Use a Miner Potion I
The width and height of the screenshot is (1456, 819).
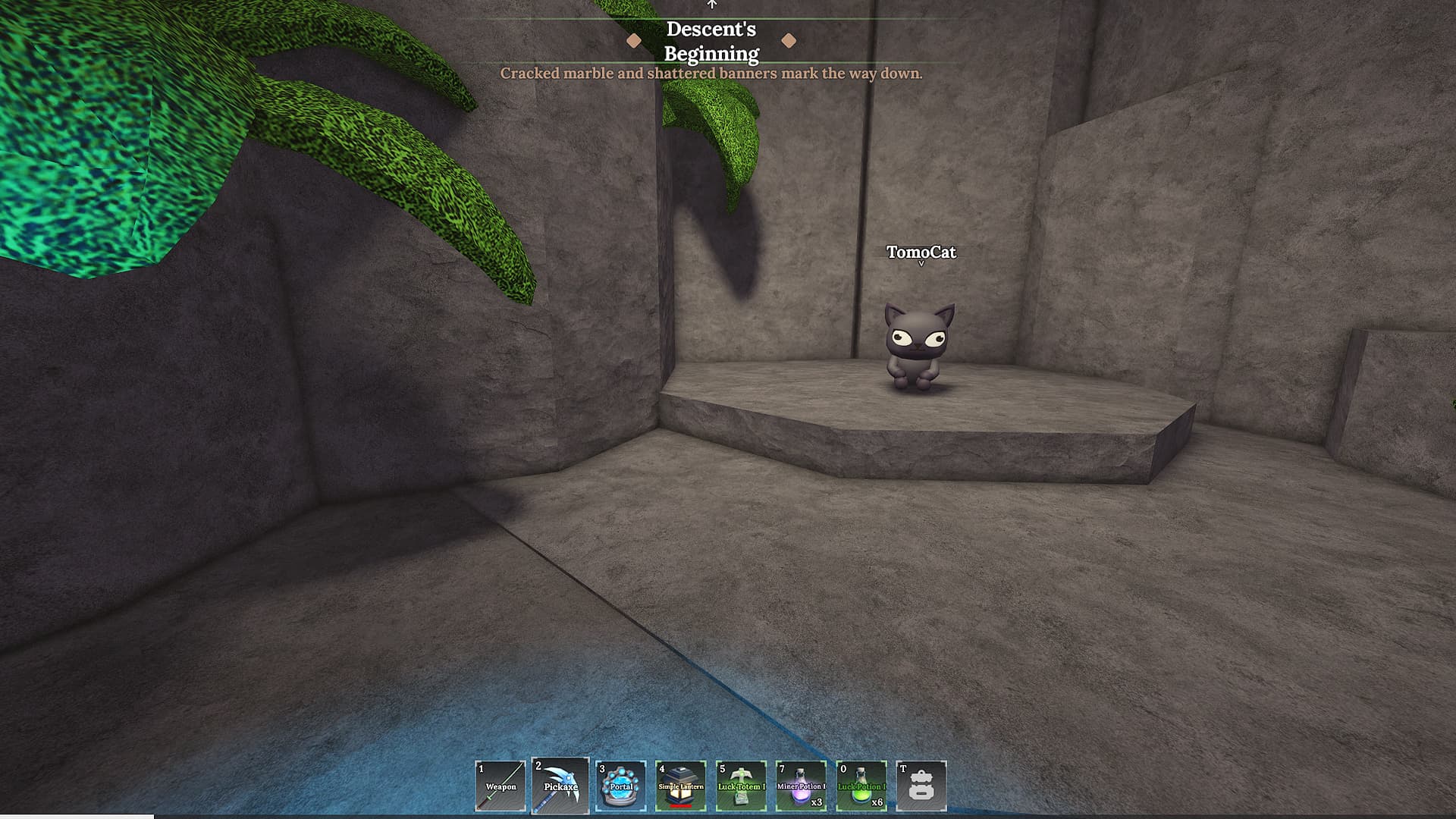(x=802, y=785)
